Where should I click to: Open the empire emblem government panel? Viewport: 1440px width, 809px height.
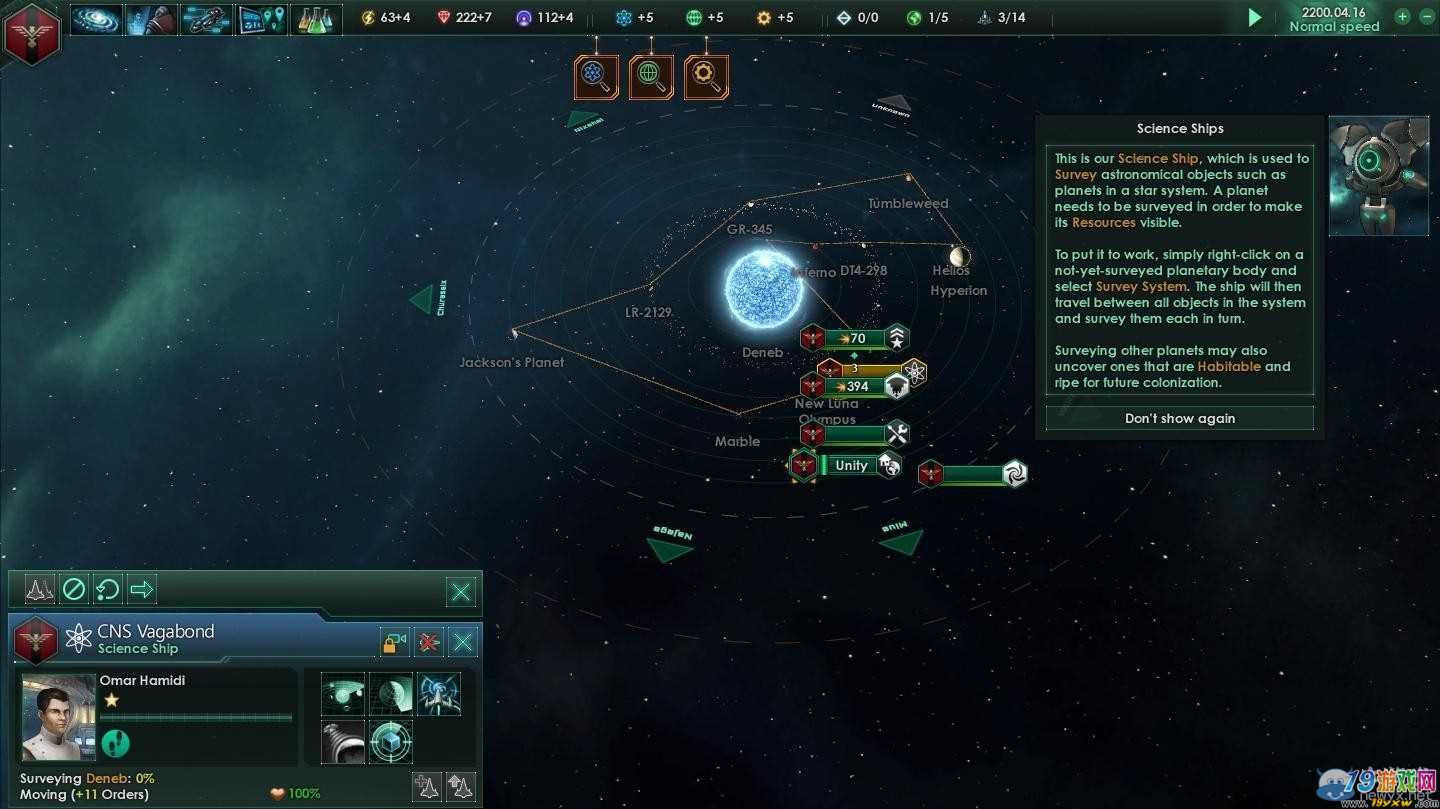pos(32,32)
